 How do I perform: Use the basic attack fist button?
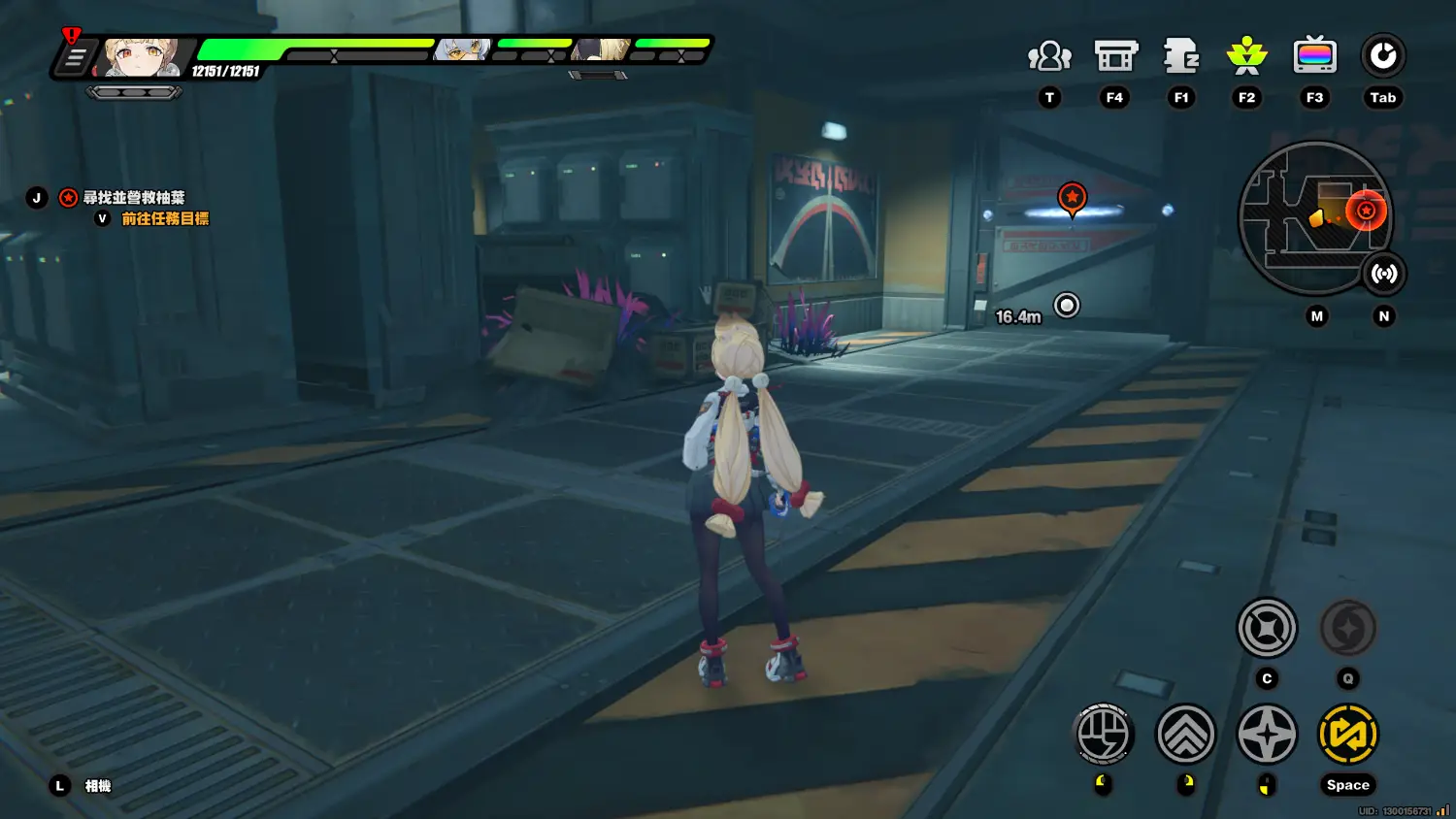(x=1104, y=735)
